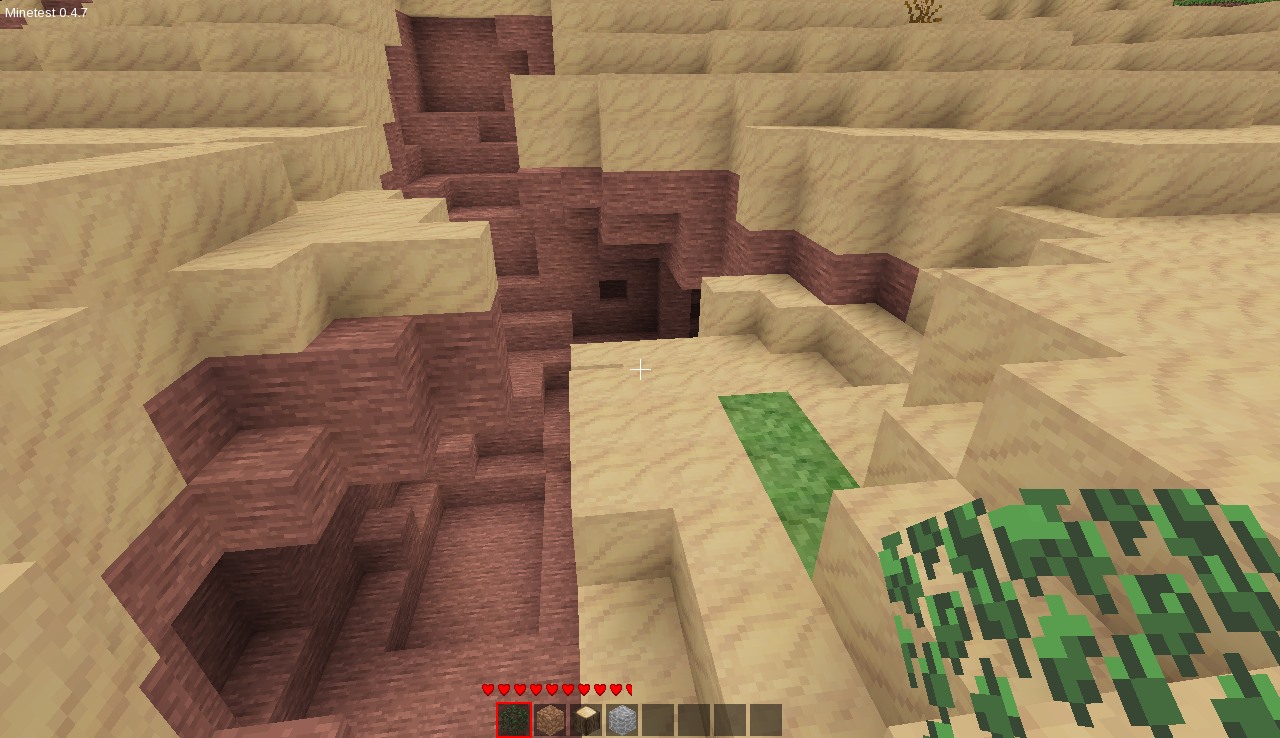The image size is (1280, 738).
Task: Select the dirt block hotbar slot
Action: coord(550,720)
